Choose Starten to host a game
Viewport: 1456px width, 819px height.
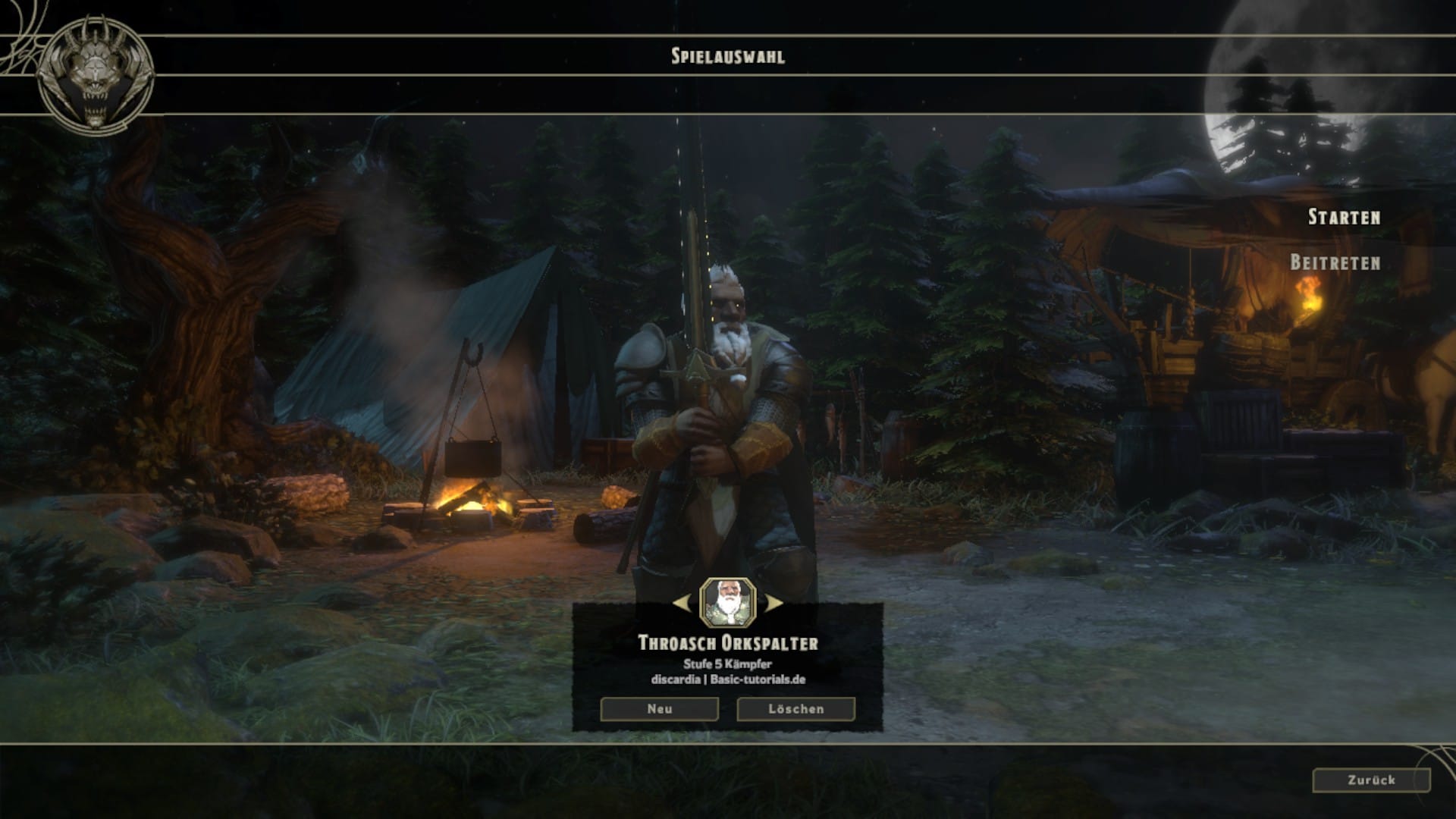pos(1344,218)
